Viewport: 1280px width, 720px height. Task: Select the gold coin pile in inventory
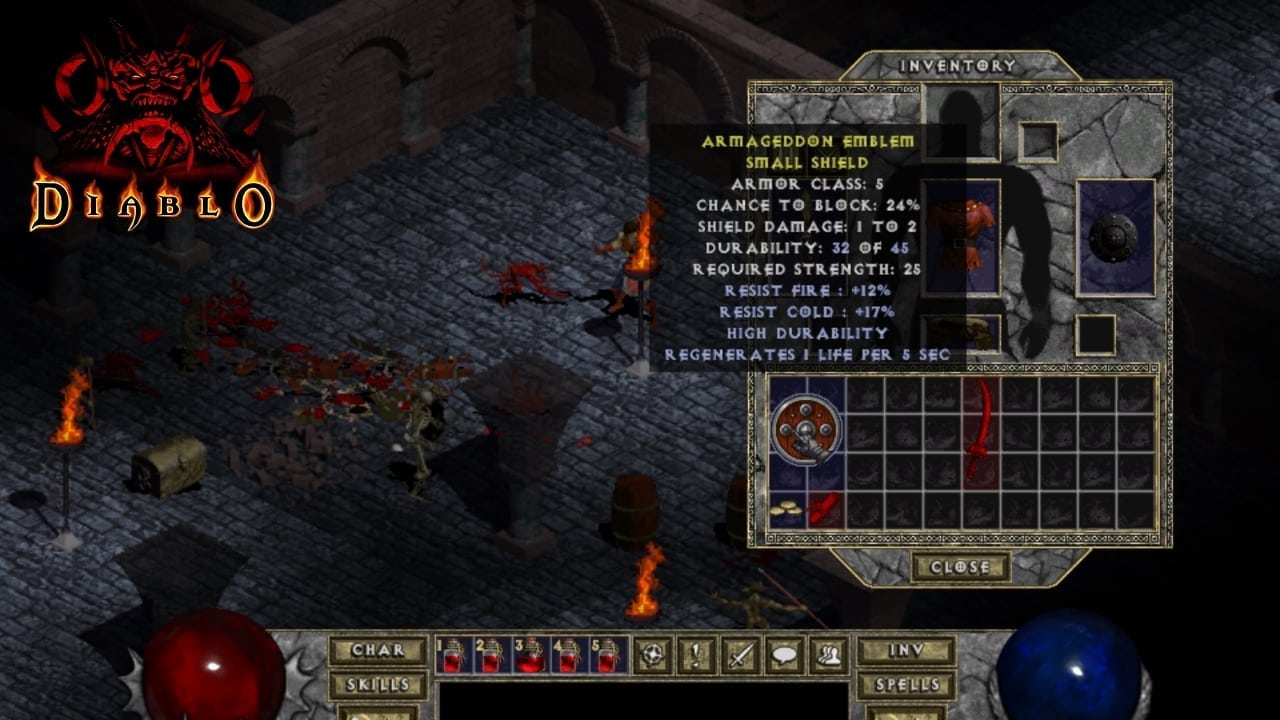pyautogui.click(x=787, y=511)
